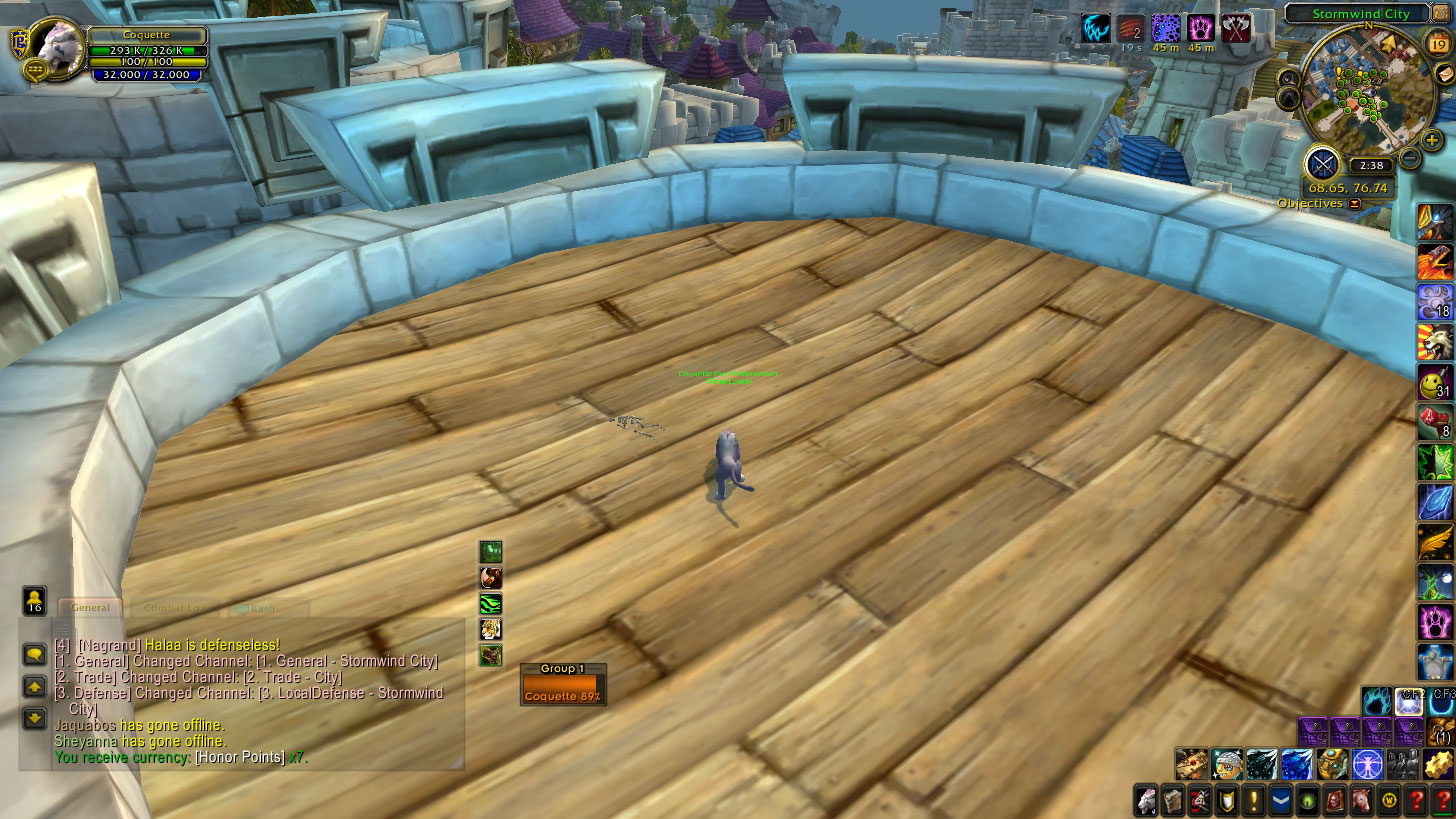Screen dimensions: 1456x819
Task: Open the crossed-swords PvP queue icon
Action: click(x=1323, y=163)
